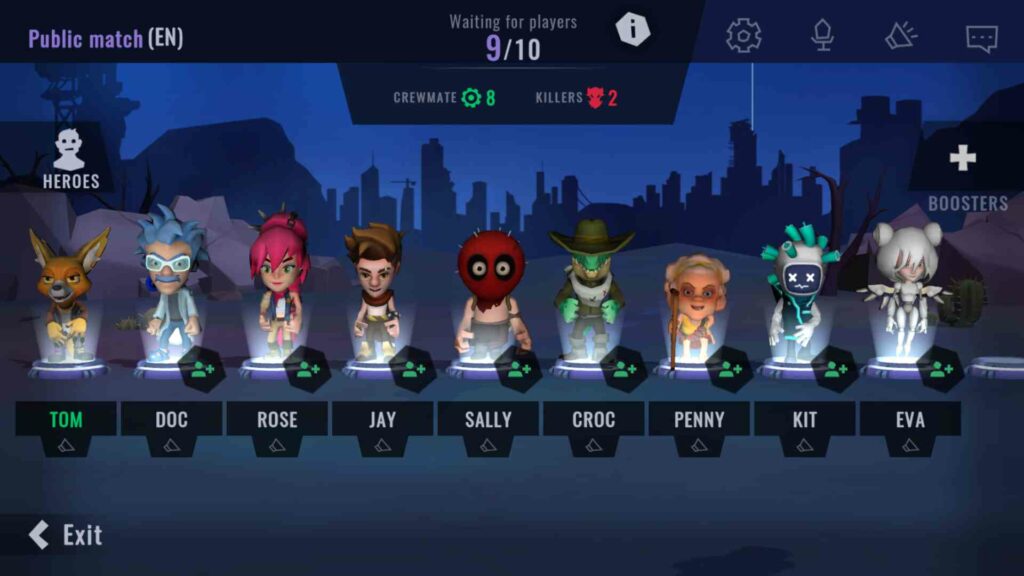Open the chat message icon
Screen dimensions: 1024x576
point(981,38)
